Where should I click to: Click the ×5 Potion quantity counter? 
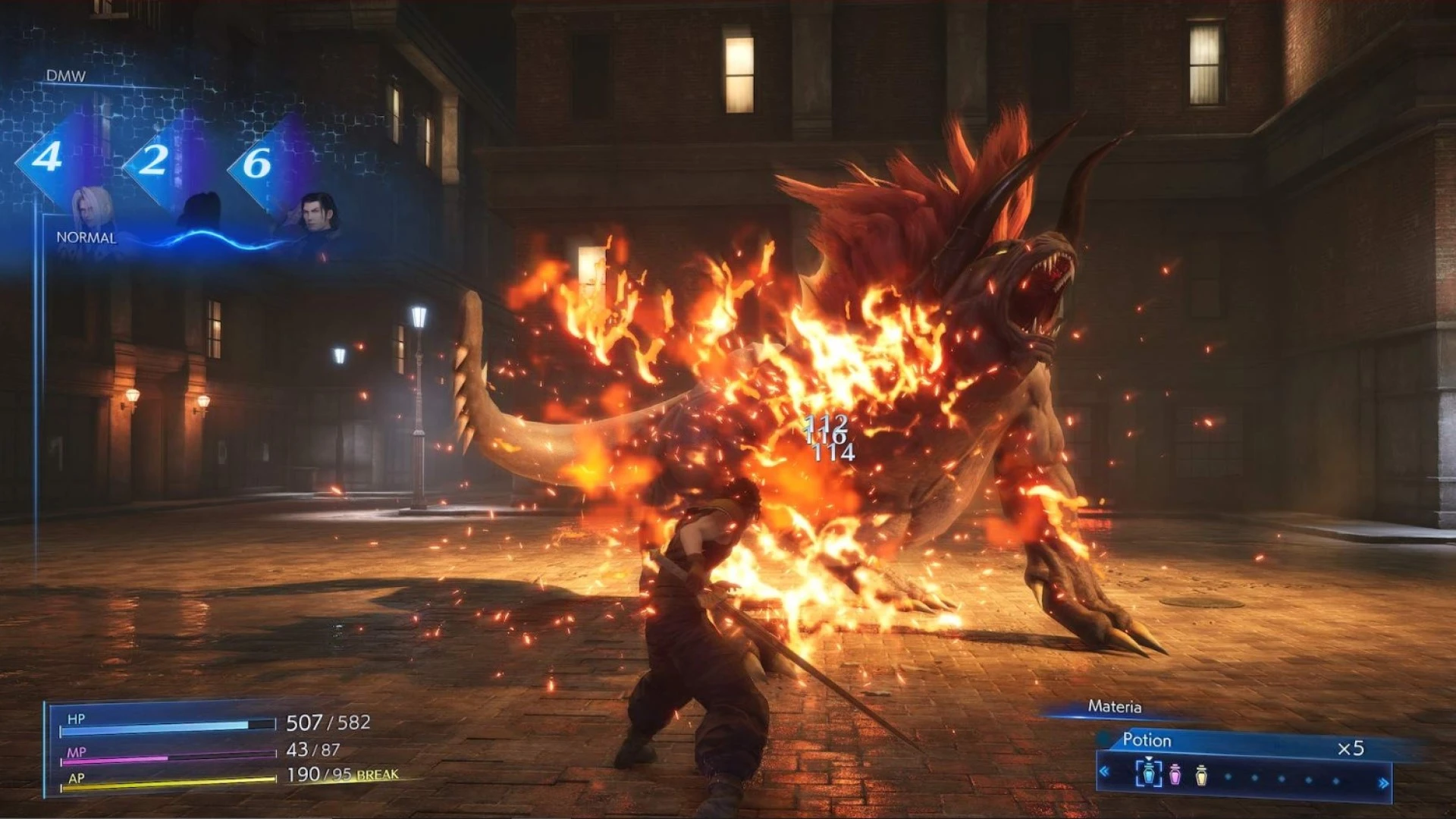point(1350,747)
